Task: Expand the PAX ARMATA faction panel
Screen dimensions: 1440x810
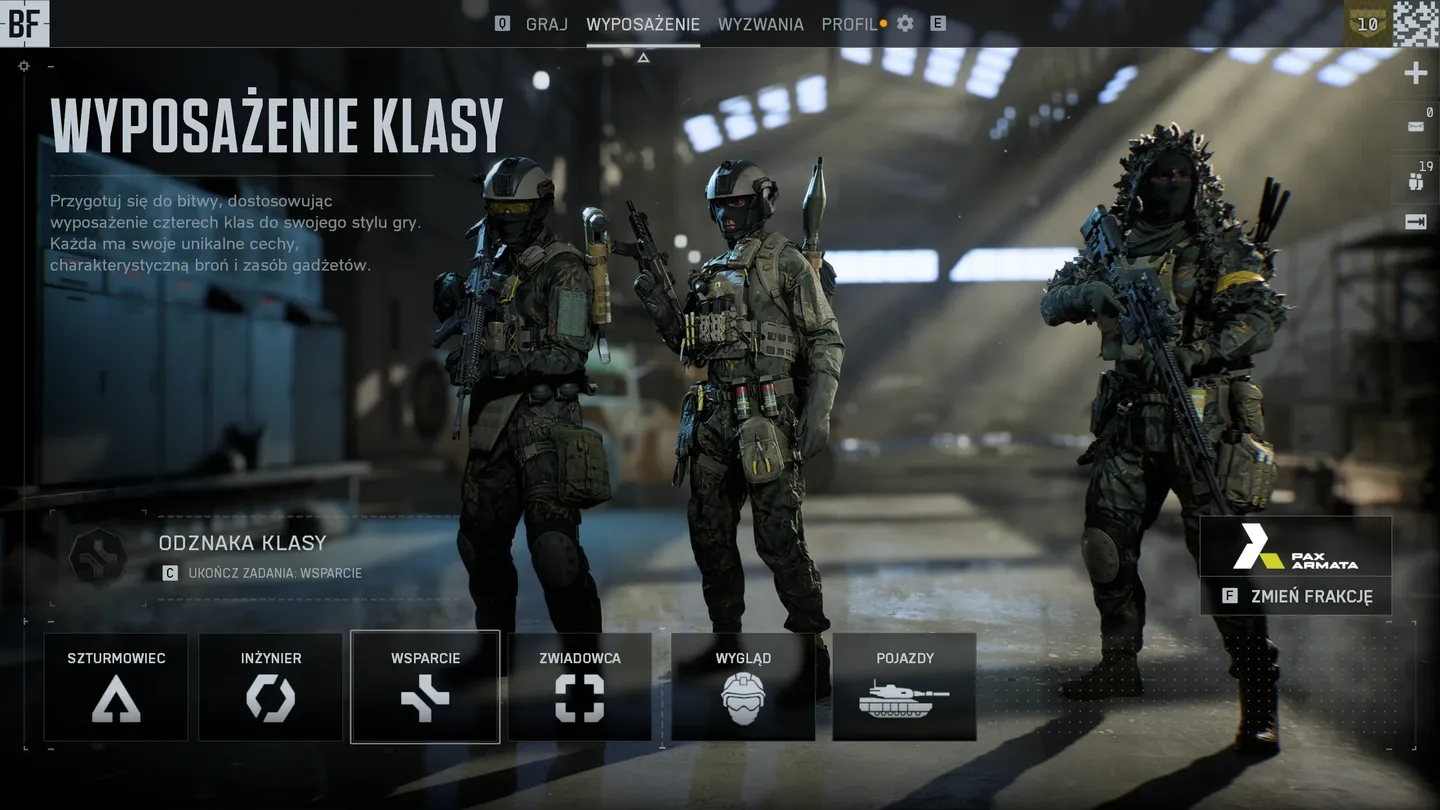Action: point(1295,549)
